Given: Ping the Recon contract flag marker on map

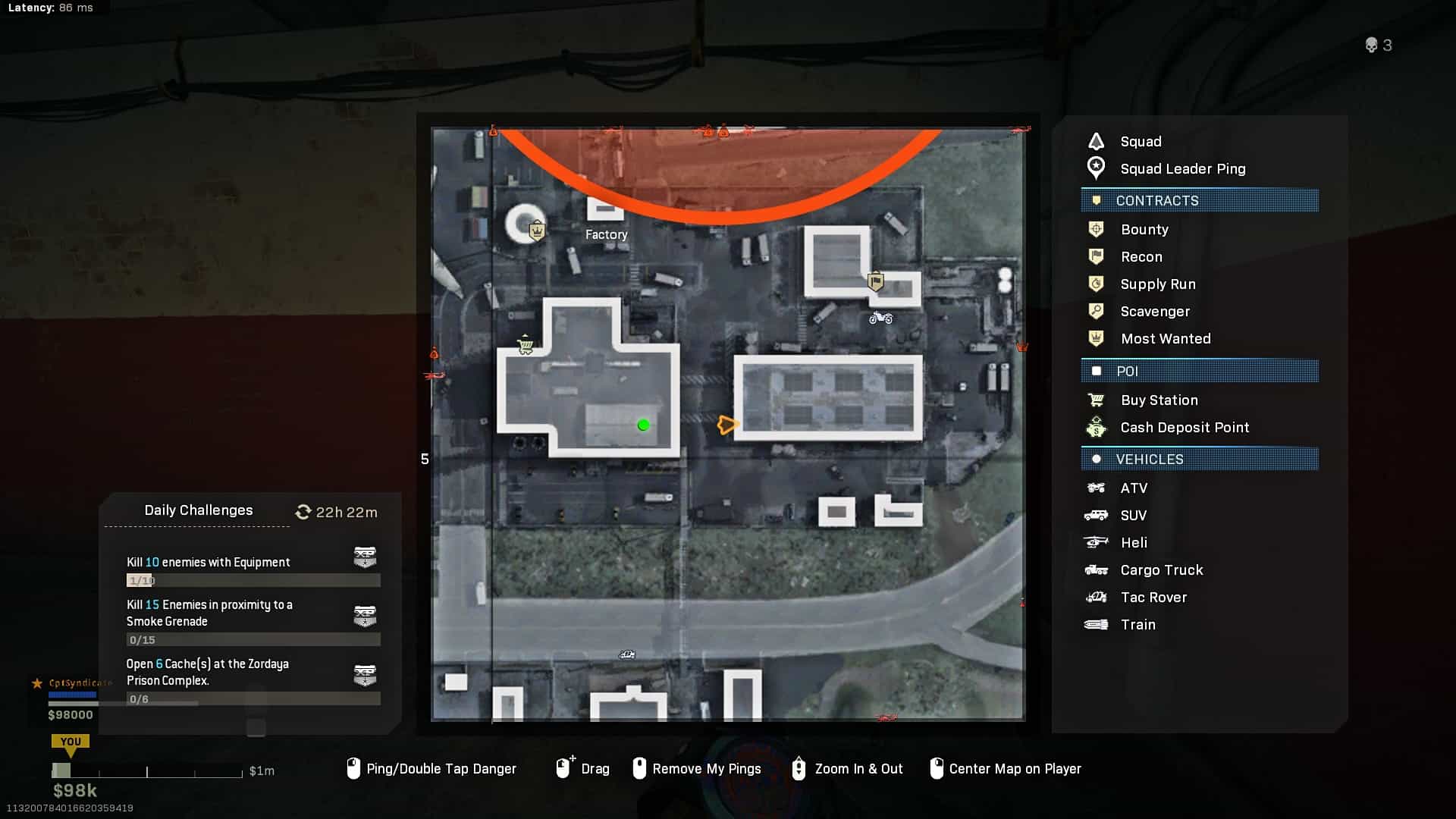Looking at the screenshot, I should (x=876, y=282).
